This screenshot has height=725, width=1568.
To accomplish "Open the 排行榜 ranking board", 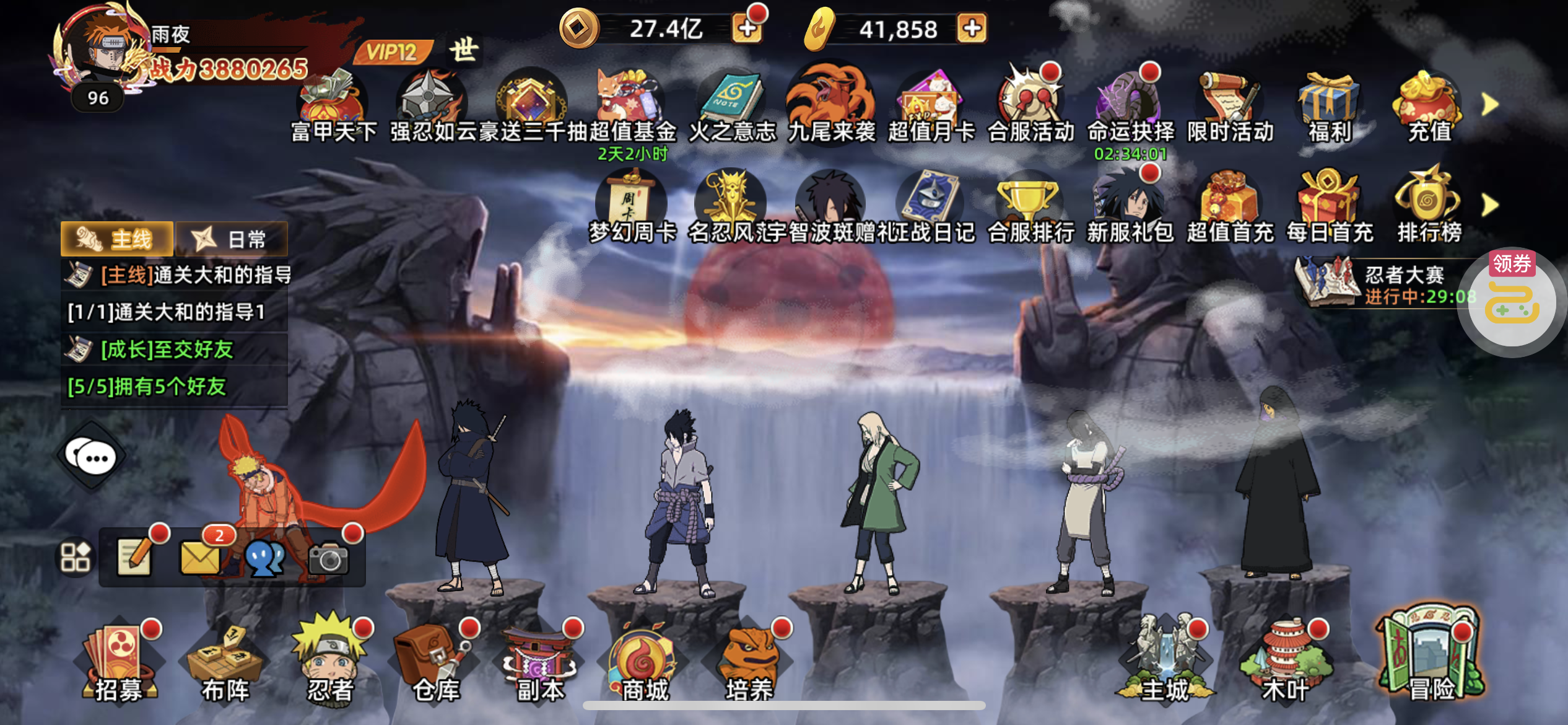I will point(1429,206).
